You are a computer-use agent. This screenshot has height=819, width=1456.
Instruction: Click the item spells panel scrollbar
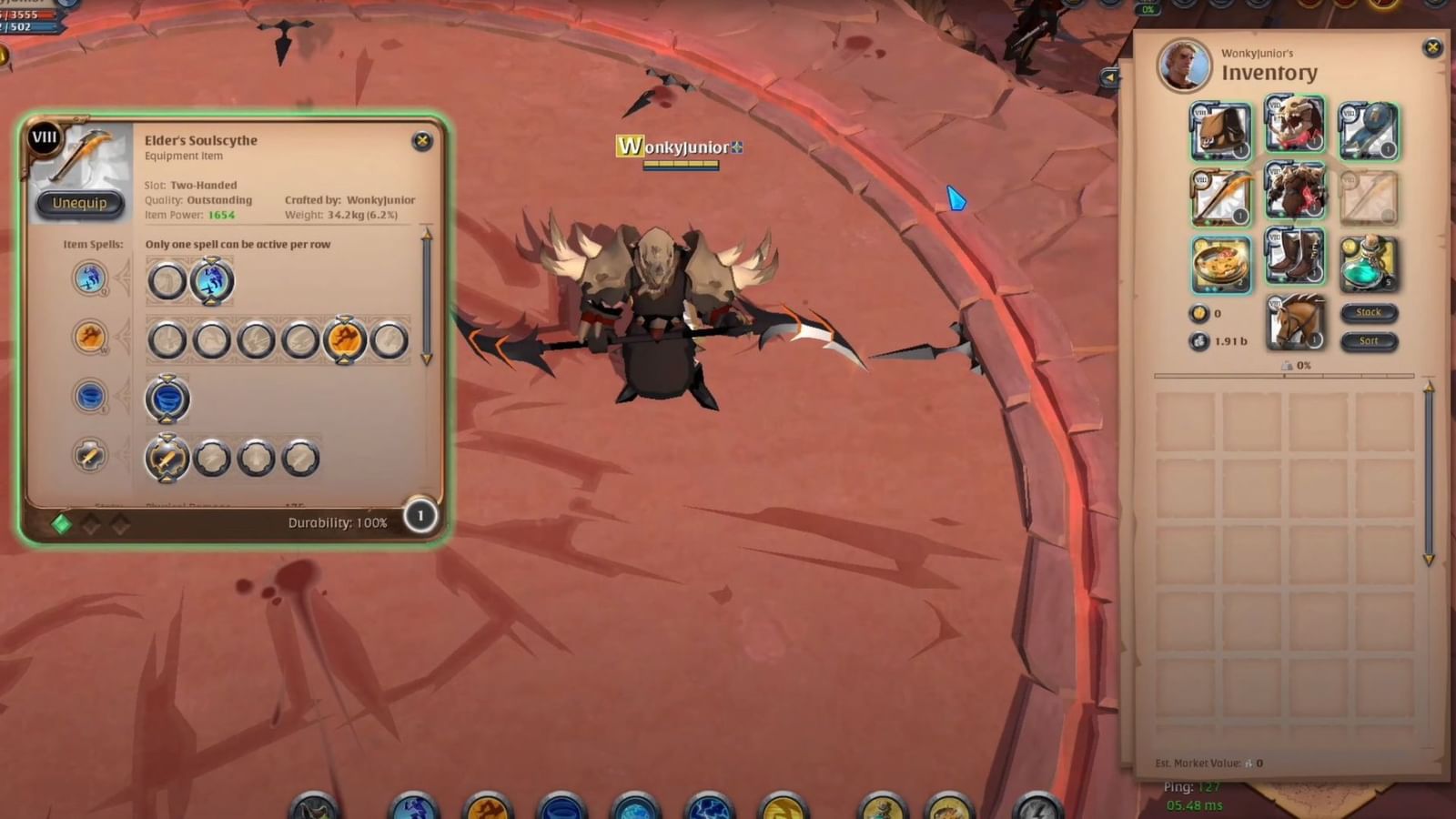coord(425,295)
